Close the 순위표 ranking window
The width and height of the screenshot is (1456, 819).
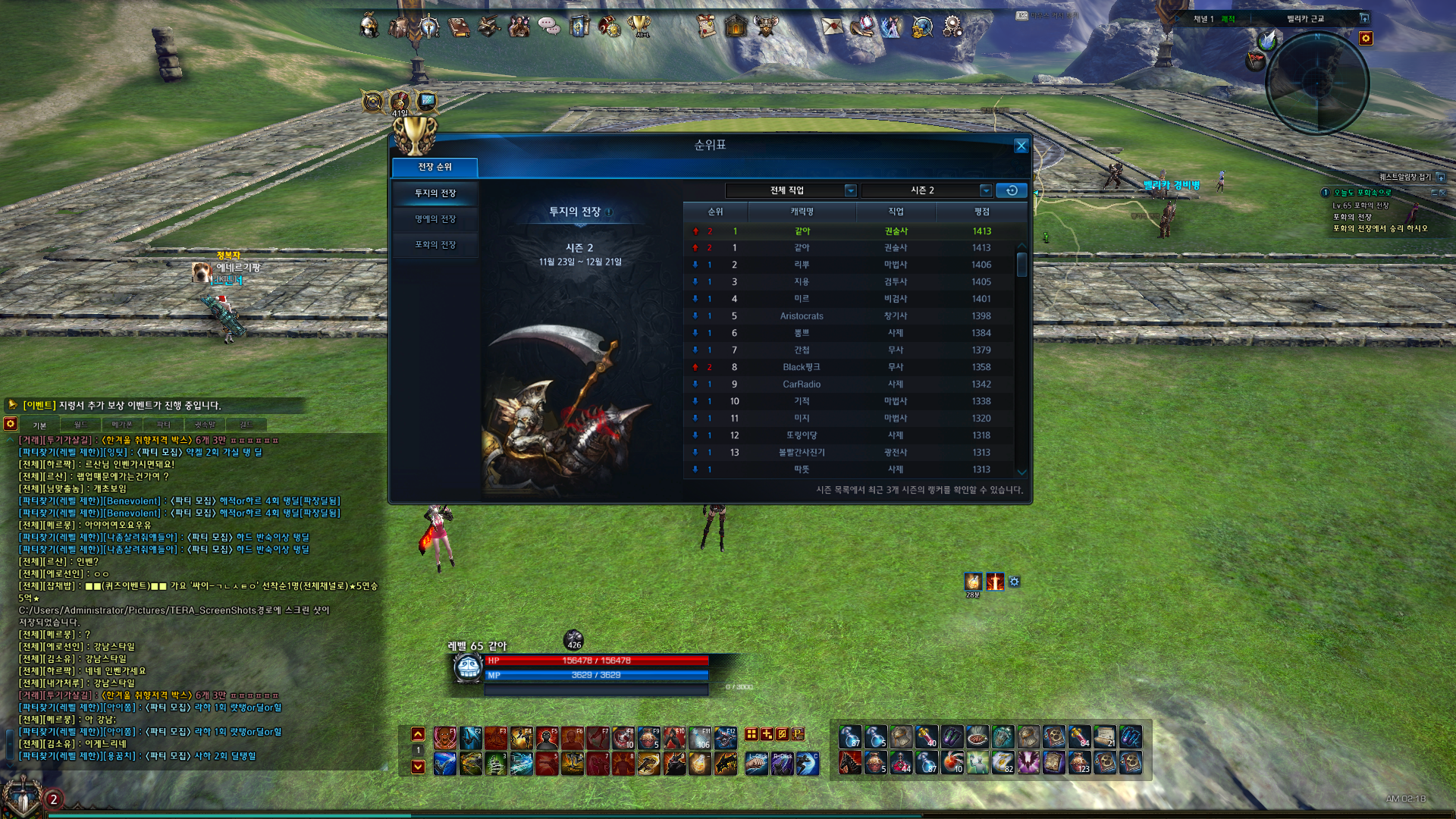(x=1021, y=146)
